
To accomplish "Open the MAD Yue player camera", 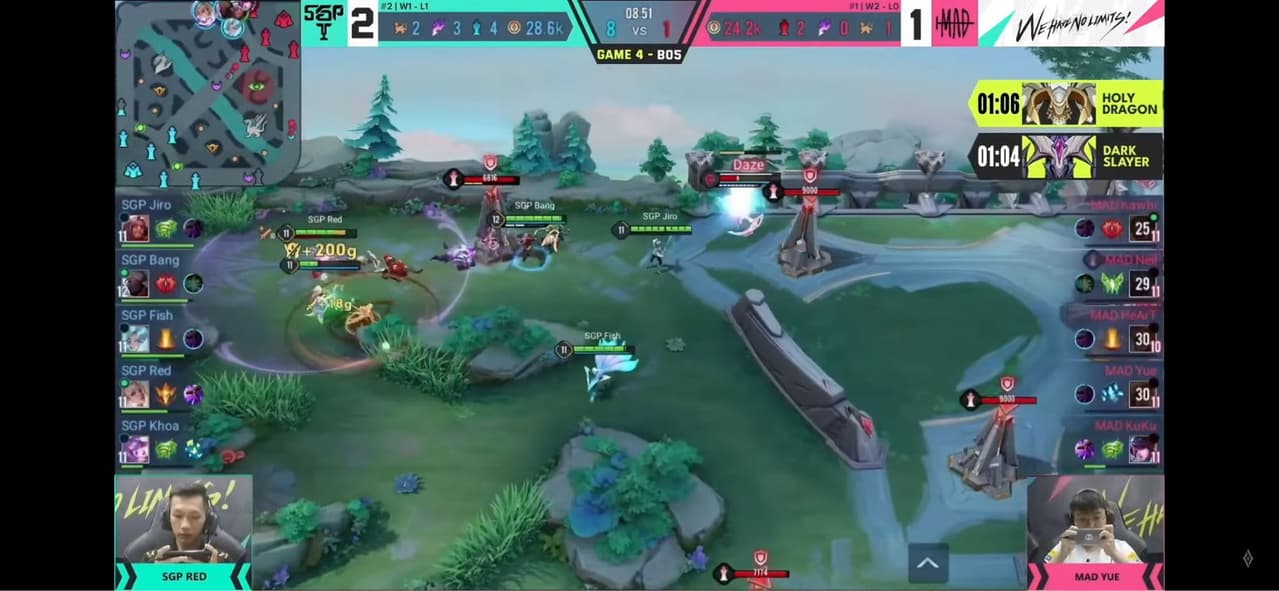I will [1096, 532].
